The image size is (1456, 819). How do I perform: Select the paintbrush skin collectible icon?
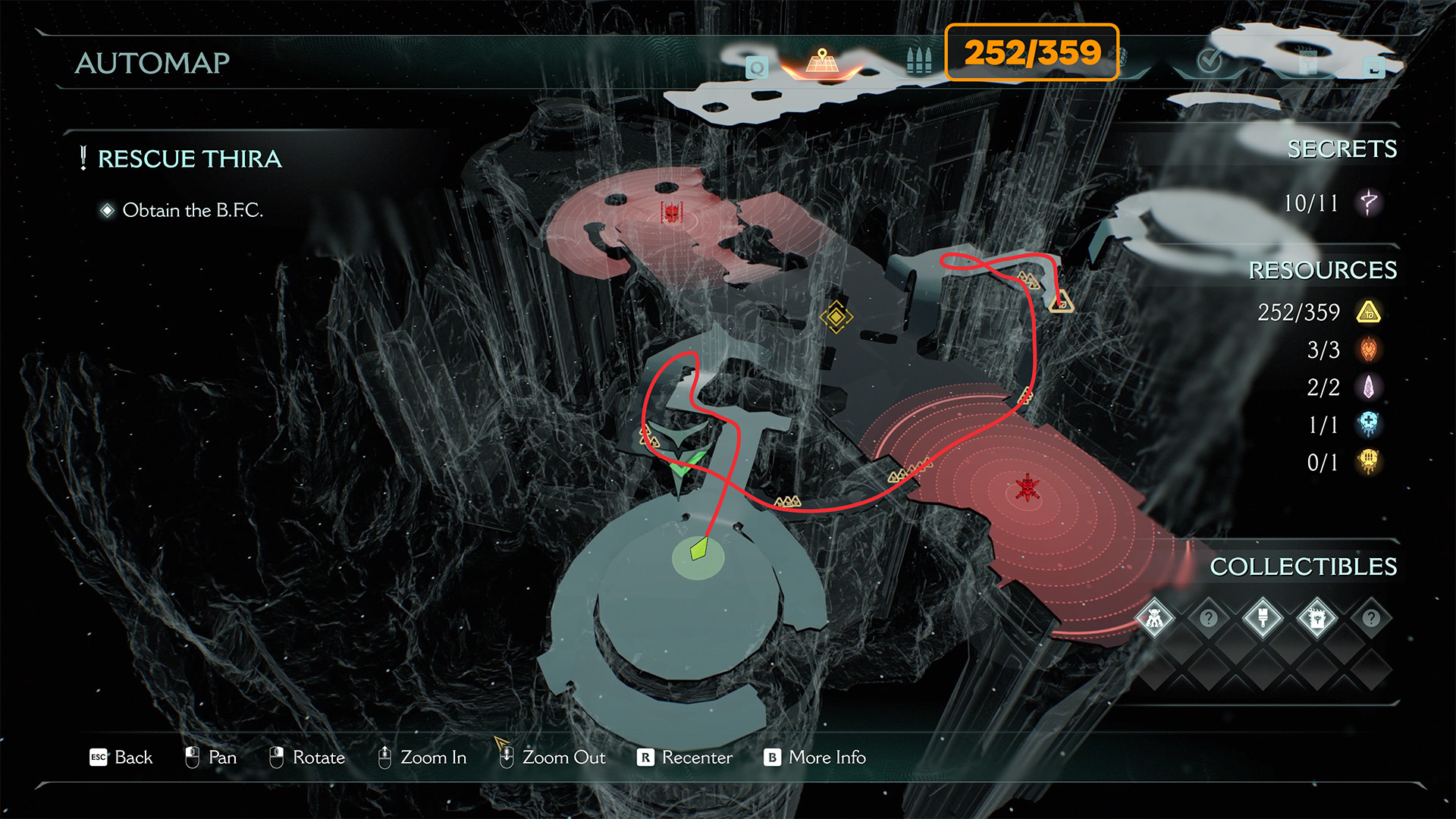click(x=1263, y=619)
